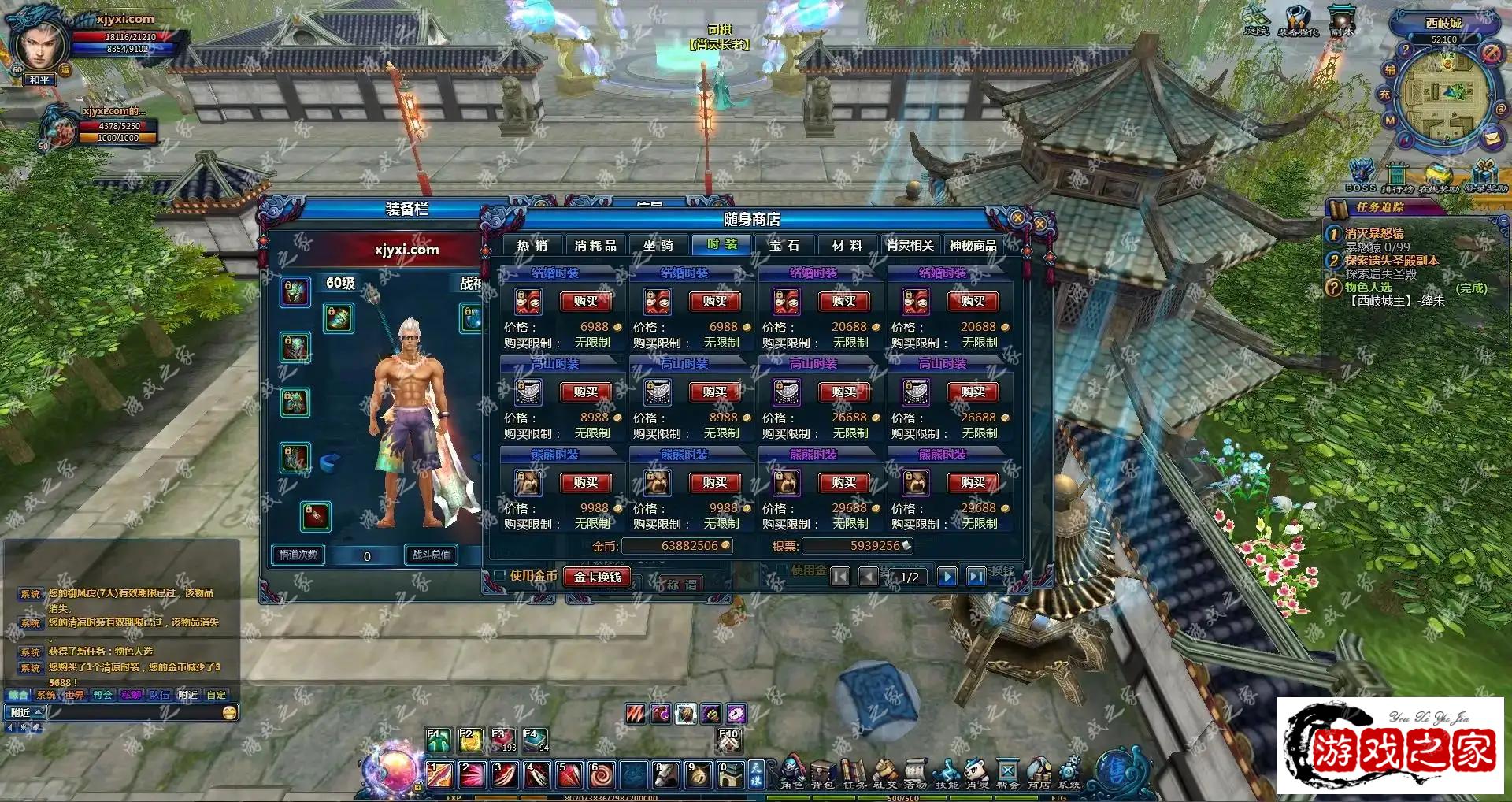The height and width of the screenshot is (802, 1512).
Task: Switch chat to the 世界 channel tab
Action: (x=75, y=695)
